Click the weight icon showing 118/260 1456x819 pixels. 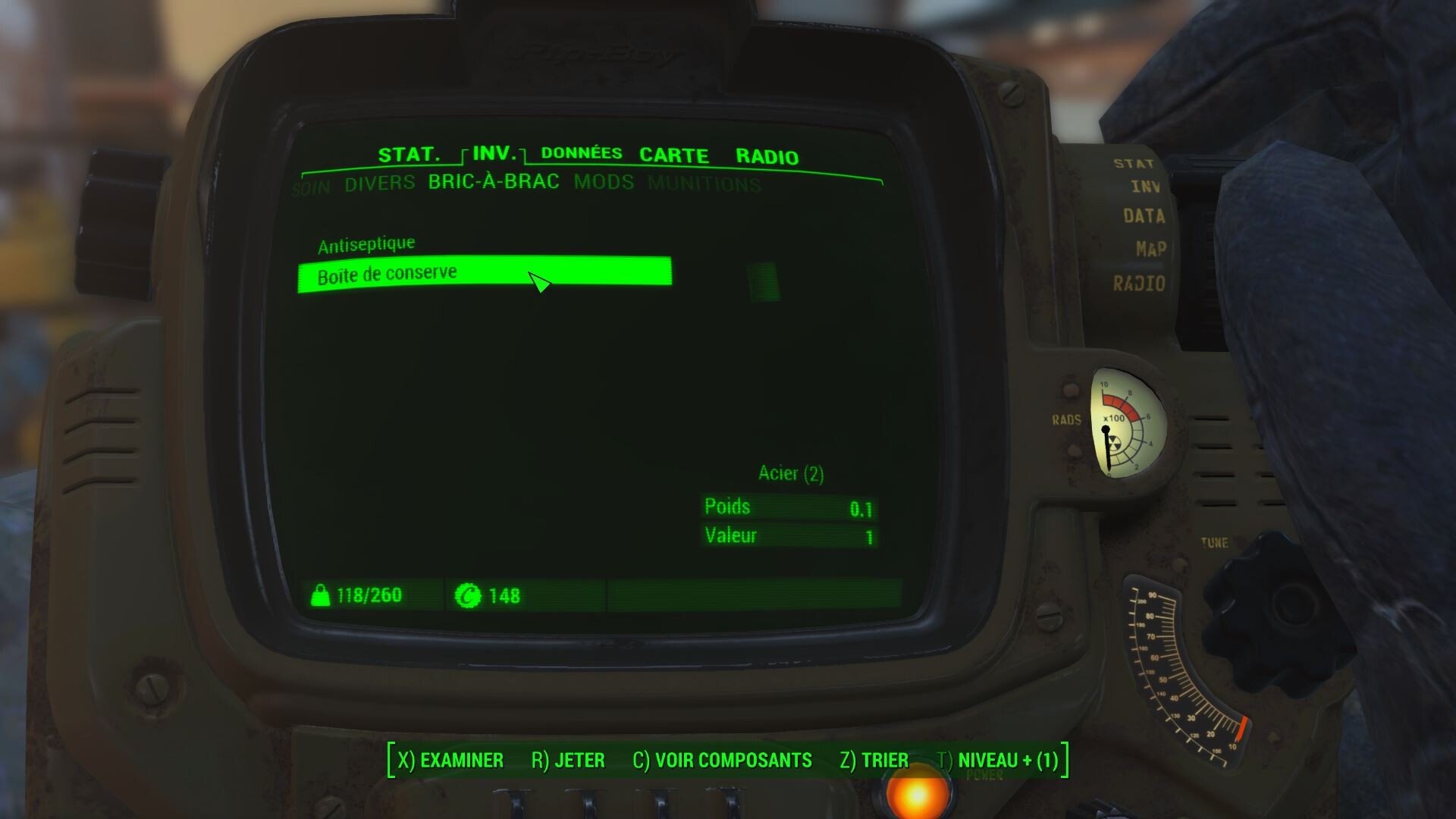[322, 595]
